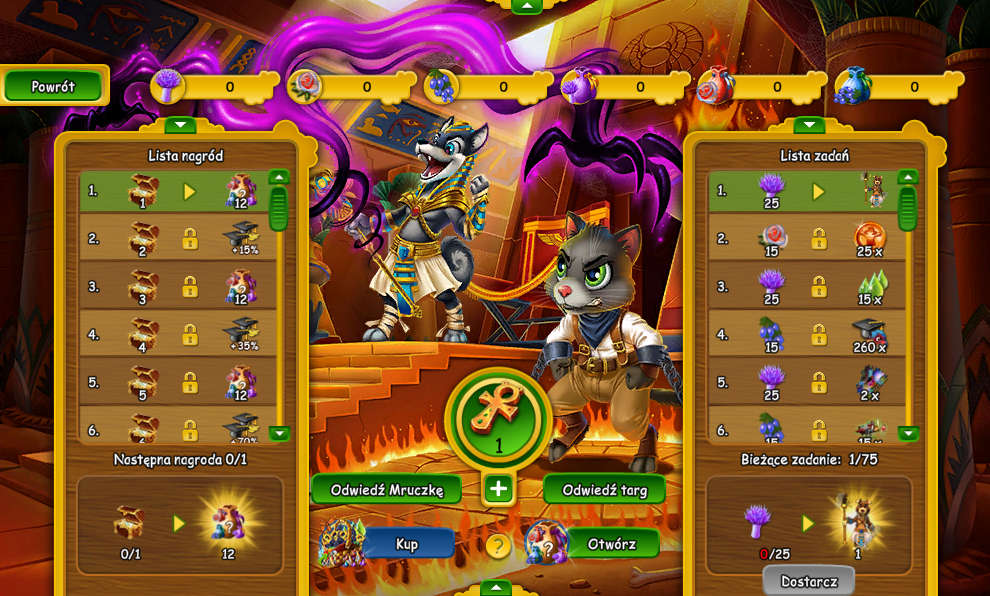This screenshot has width=990, height=596.
Task: Click the blue Kup button
Action: (407, 543)
